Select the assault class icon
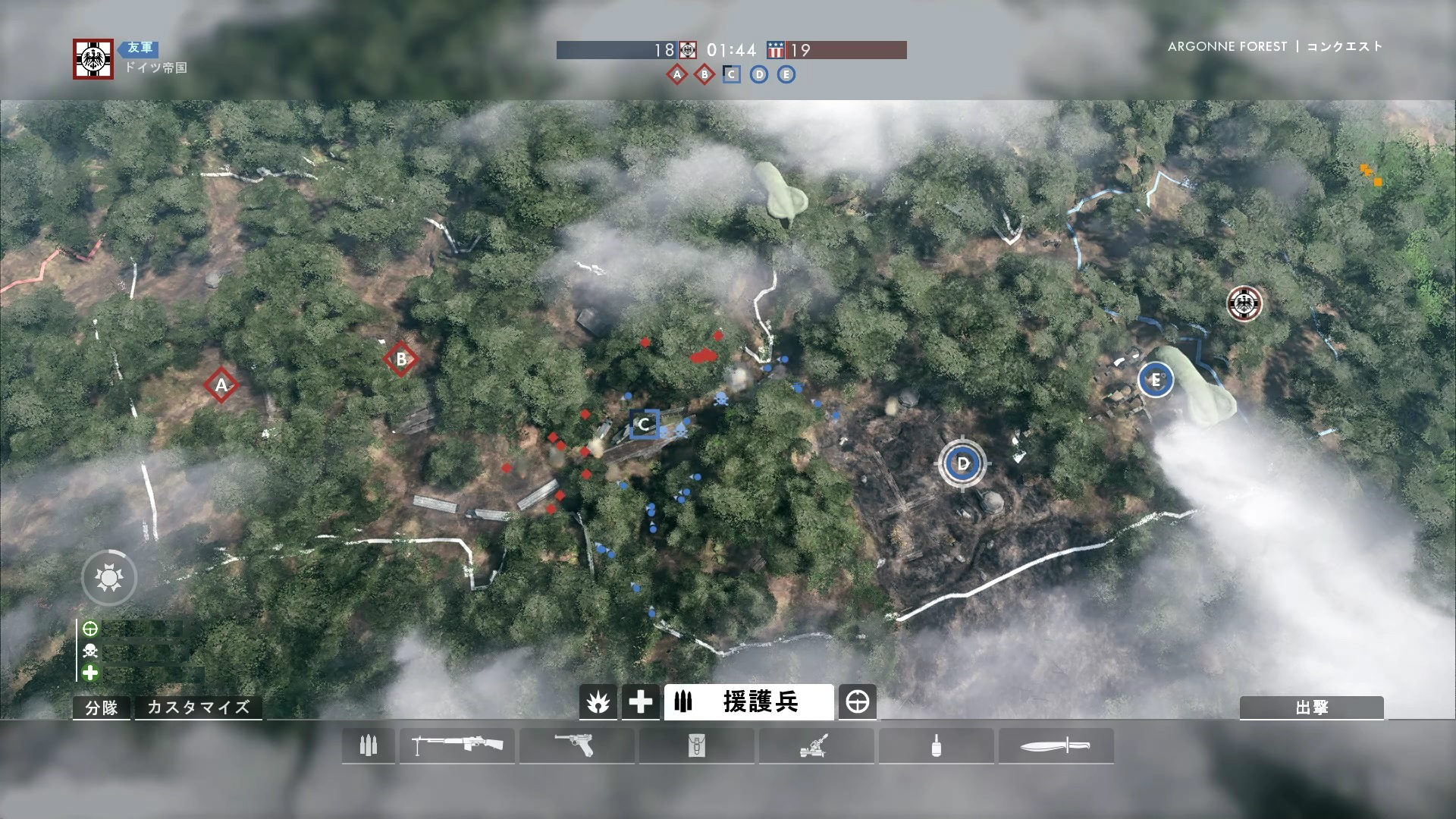The height and width of the screenshot is (819, 1456). (x=598, y=702)
